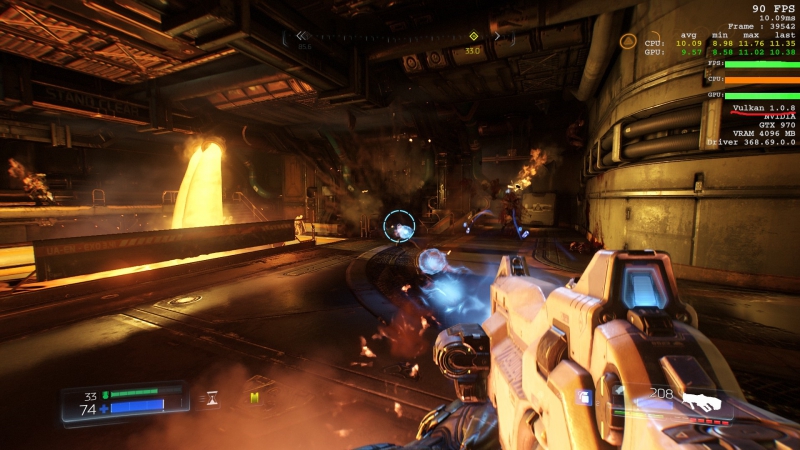
Task: Click the frag grenade equipment icon
Action: click(586, 398)
